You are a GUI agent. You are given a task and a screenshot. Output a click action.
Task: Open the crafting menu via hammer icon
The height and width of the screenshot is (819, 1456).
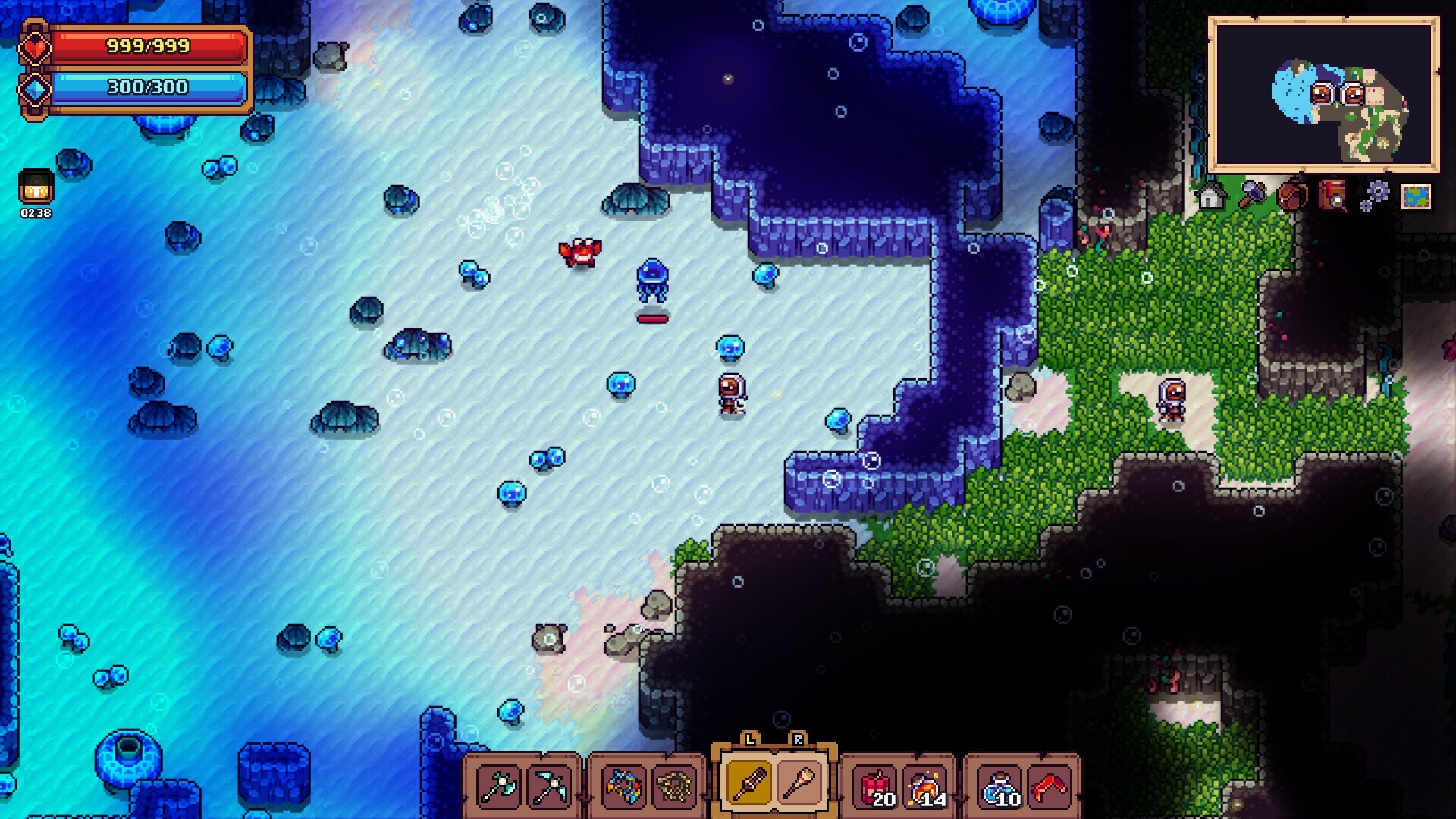tap(1254, 196)
